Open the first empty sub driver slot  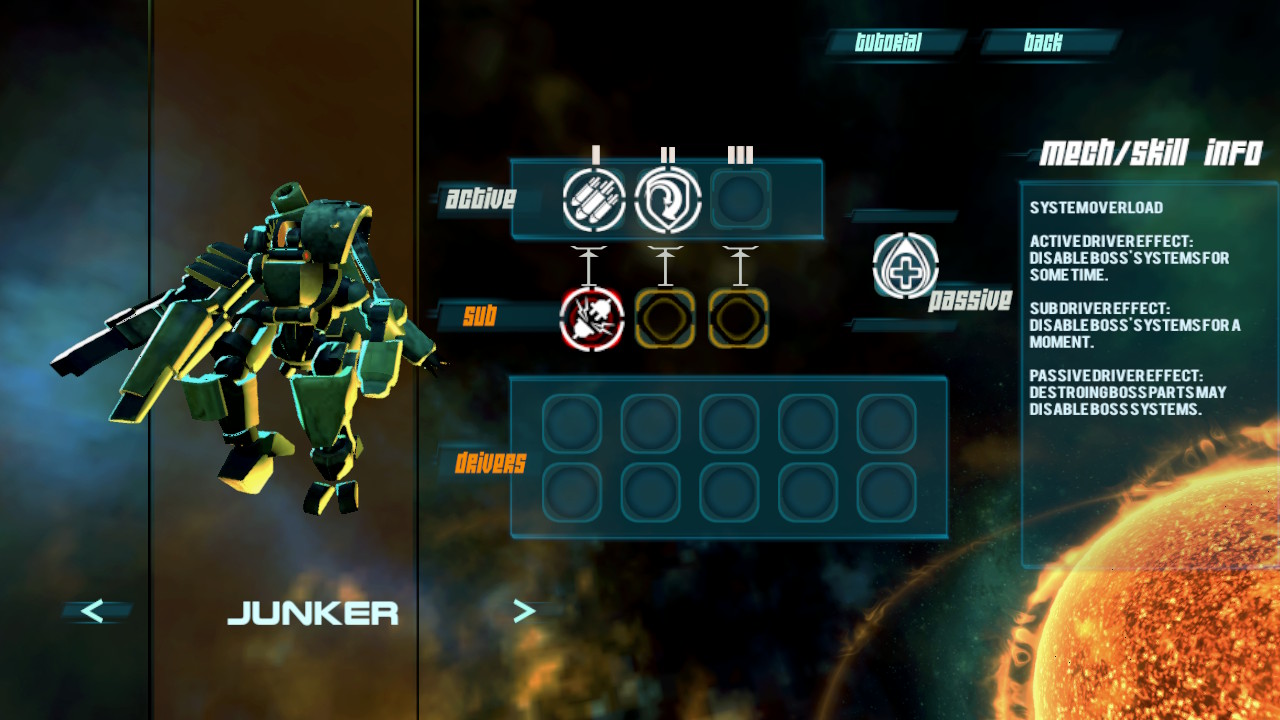[x=668, y=320]
